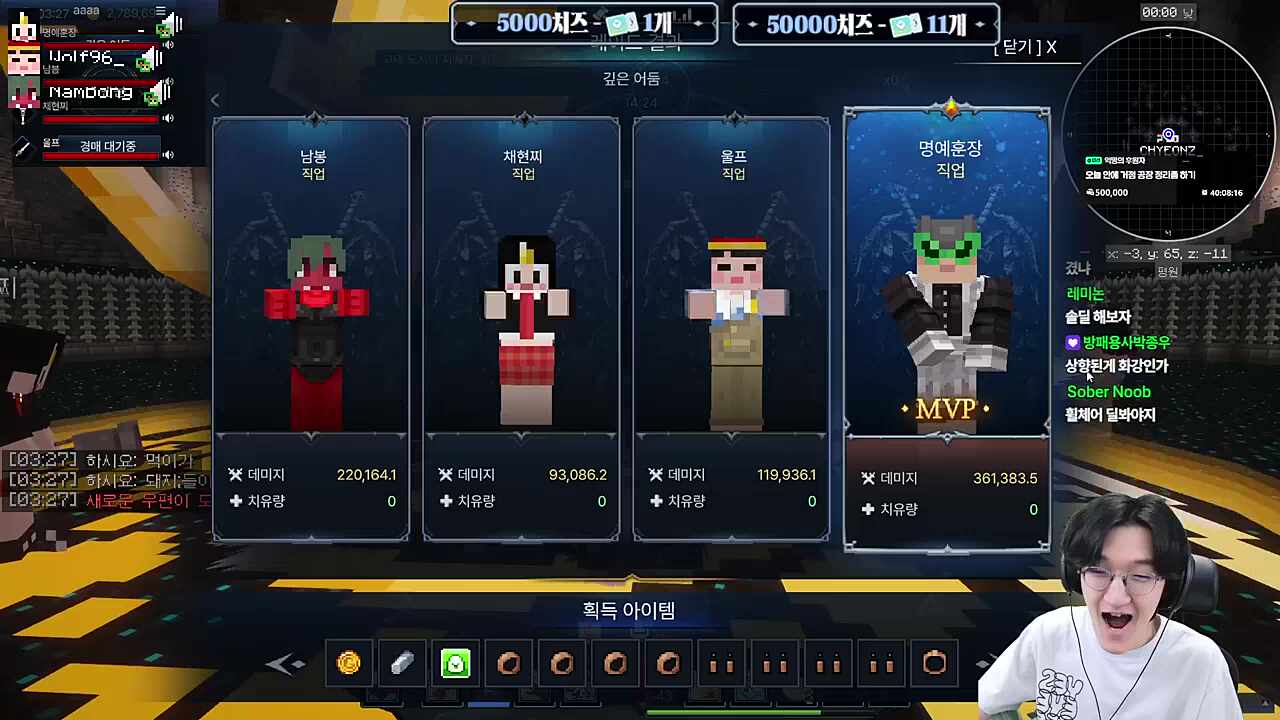Click the sword icon beside 울프 in party list
This screenshot has height=720, width=1280.
coord(21,145)
